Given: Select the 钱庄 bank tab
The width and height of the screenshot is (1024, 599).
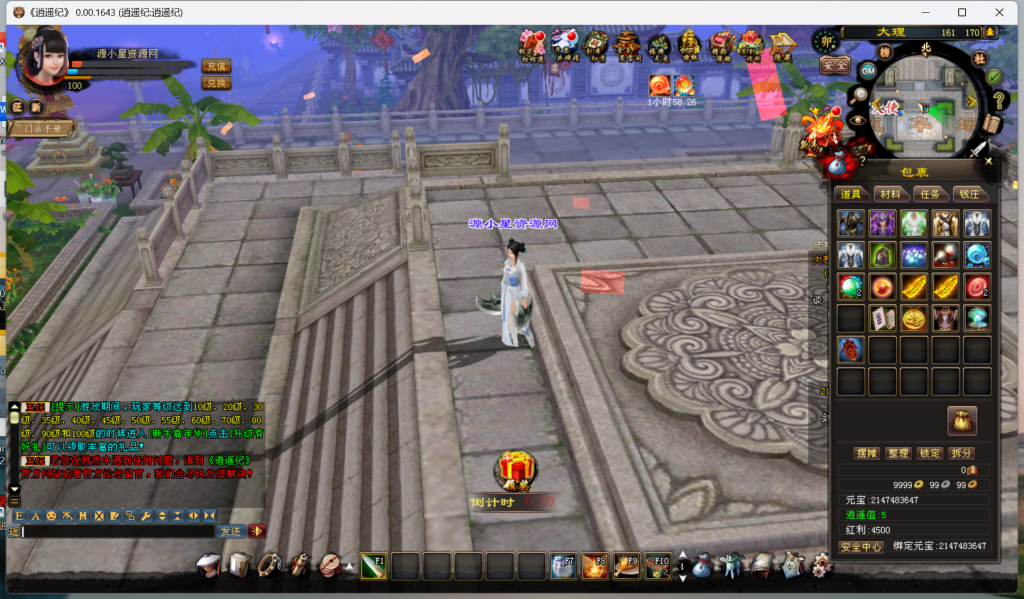Looking at the screenshot, I should click(970, 194).
